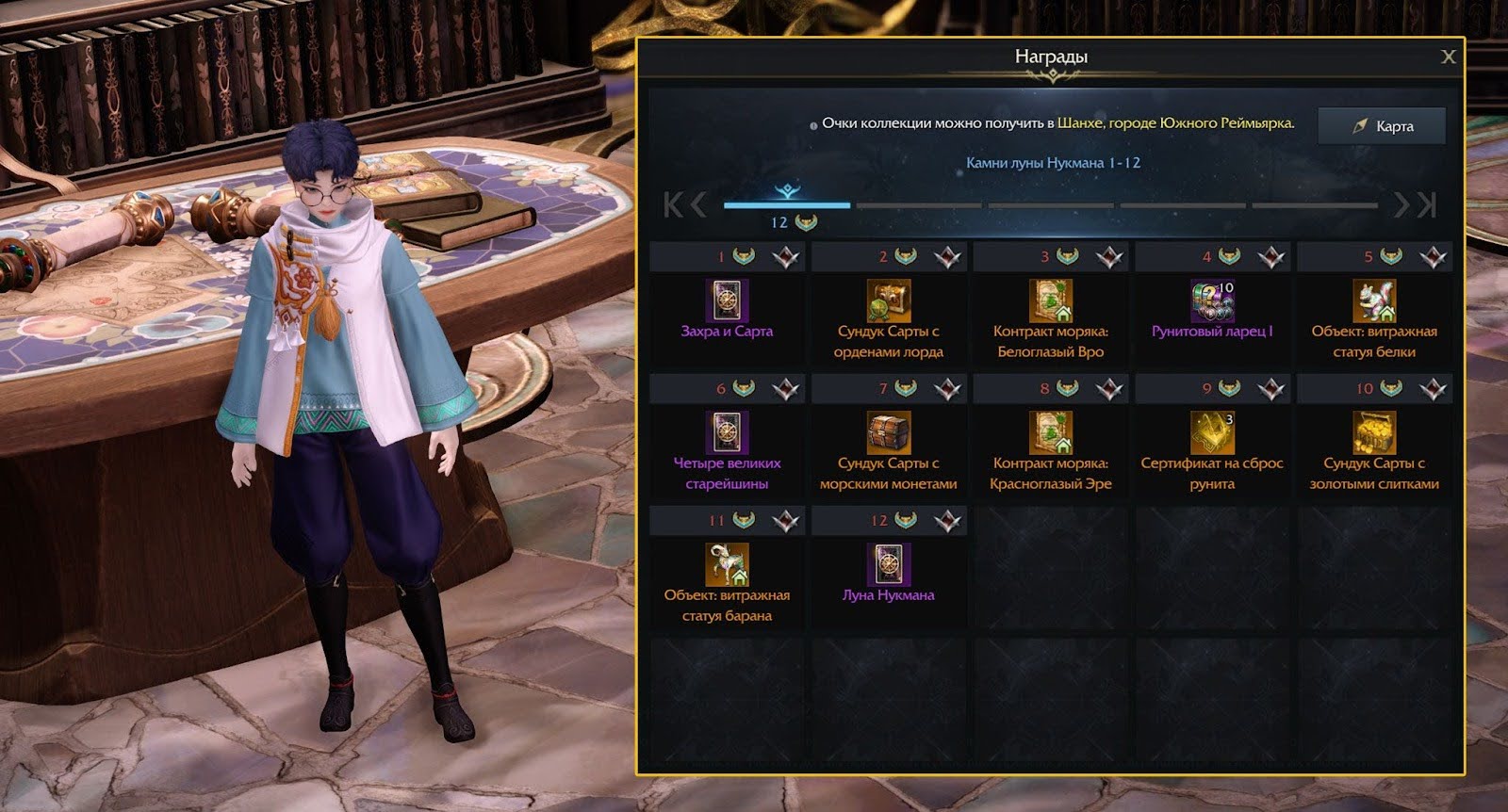Choose the Сундук Сарты с морскими монетами
This screenshot has width=1508, height=812.
click(889, 433)
